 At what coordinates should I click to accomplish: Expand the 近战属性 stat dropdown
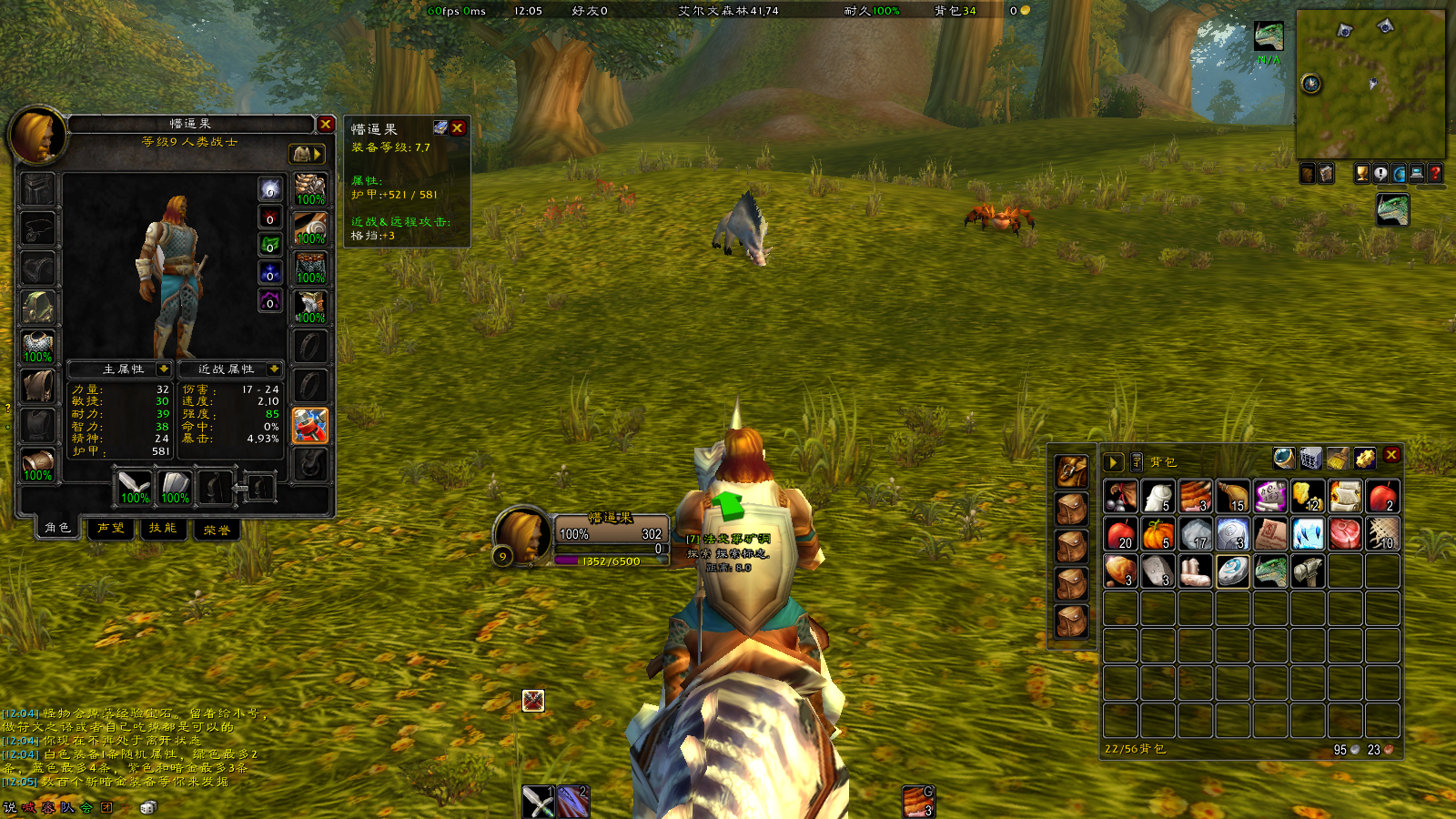(274, 369)
